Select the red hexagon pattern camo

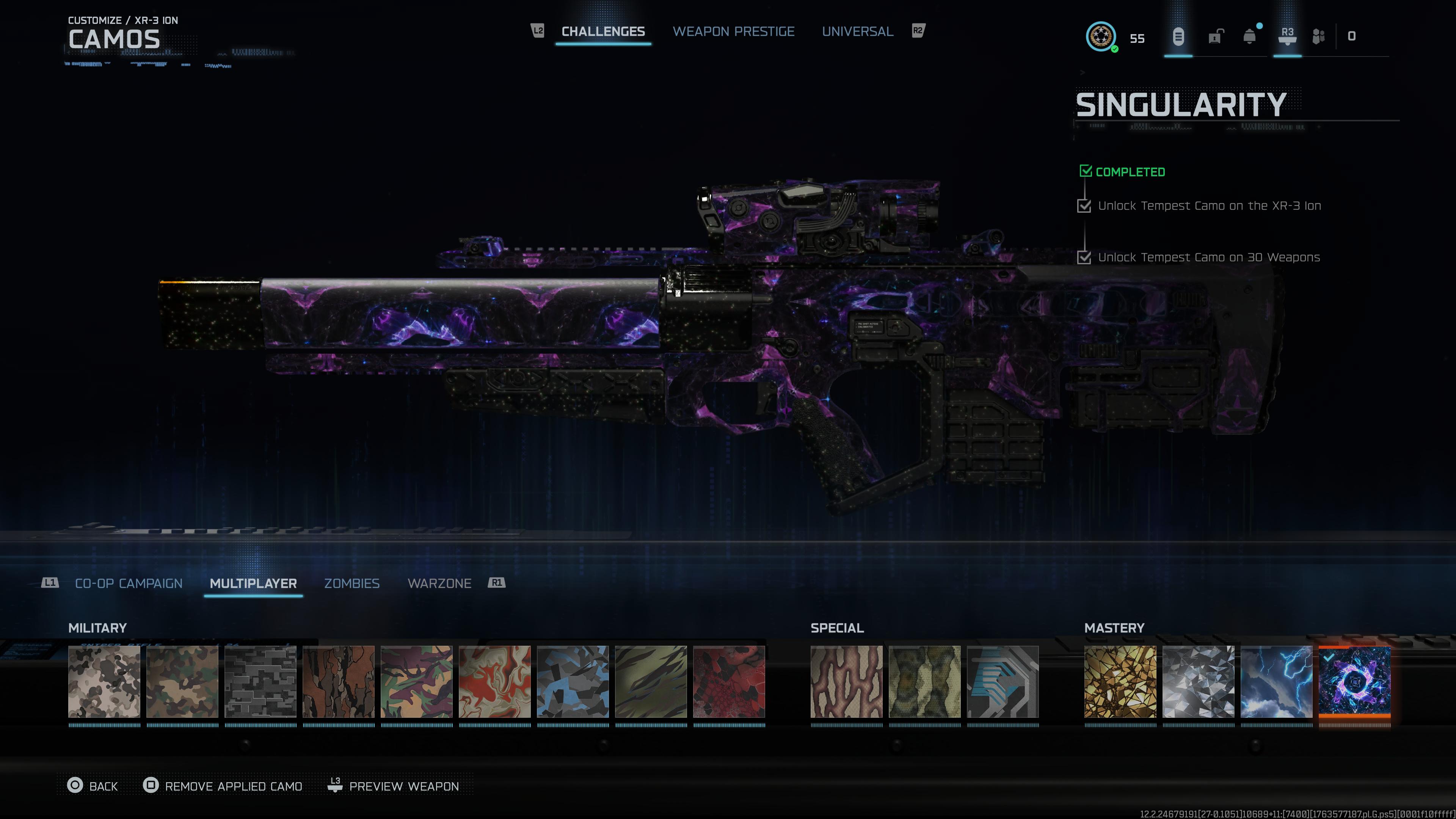(x=729, y=682)
